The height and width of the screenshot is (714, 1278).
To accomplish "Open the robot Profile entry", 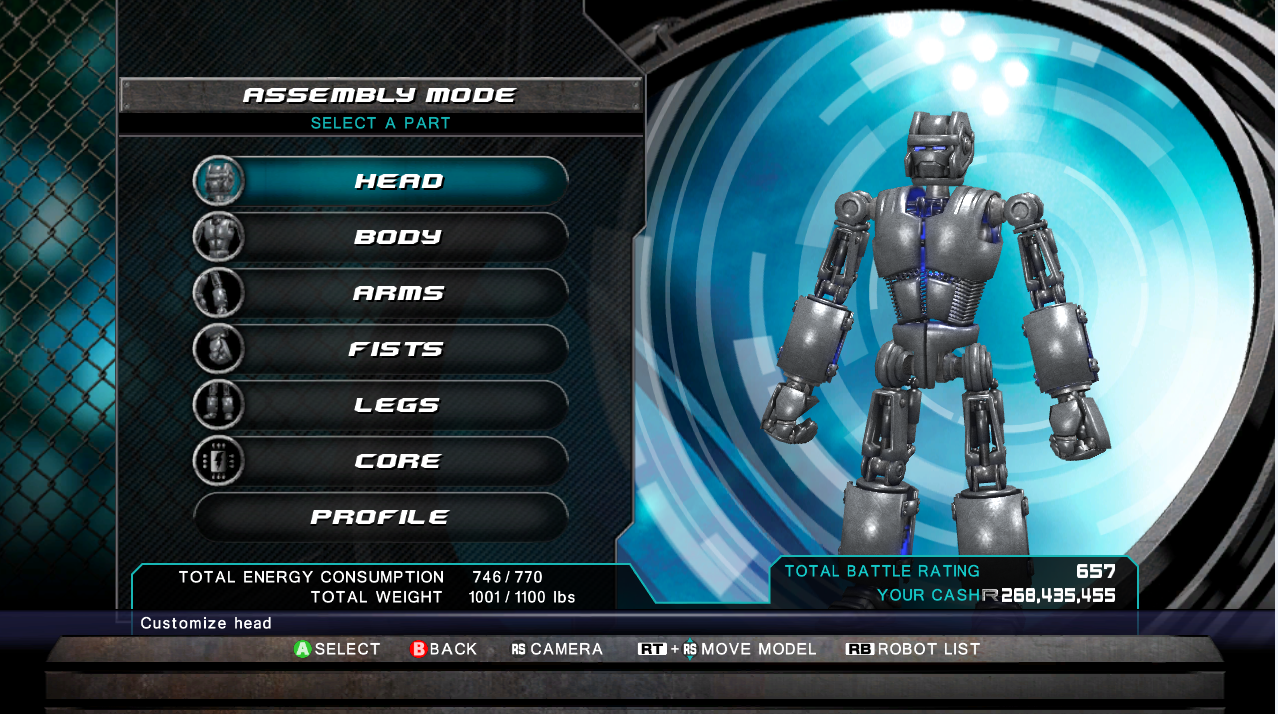I will pos(380,517).
